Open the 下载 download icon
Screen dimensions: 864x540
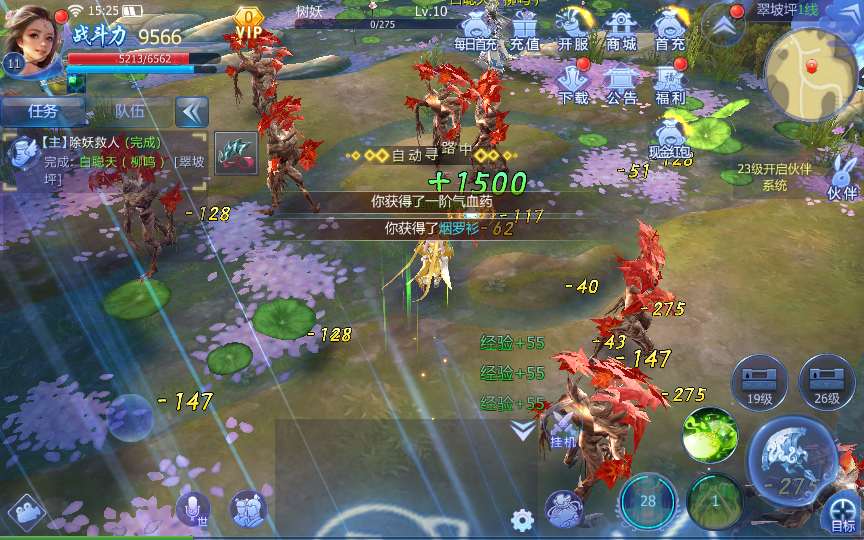573,84
